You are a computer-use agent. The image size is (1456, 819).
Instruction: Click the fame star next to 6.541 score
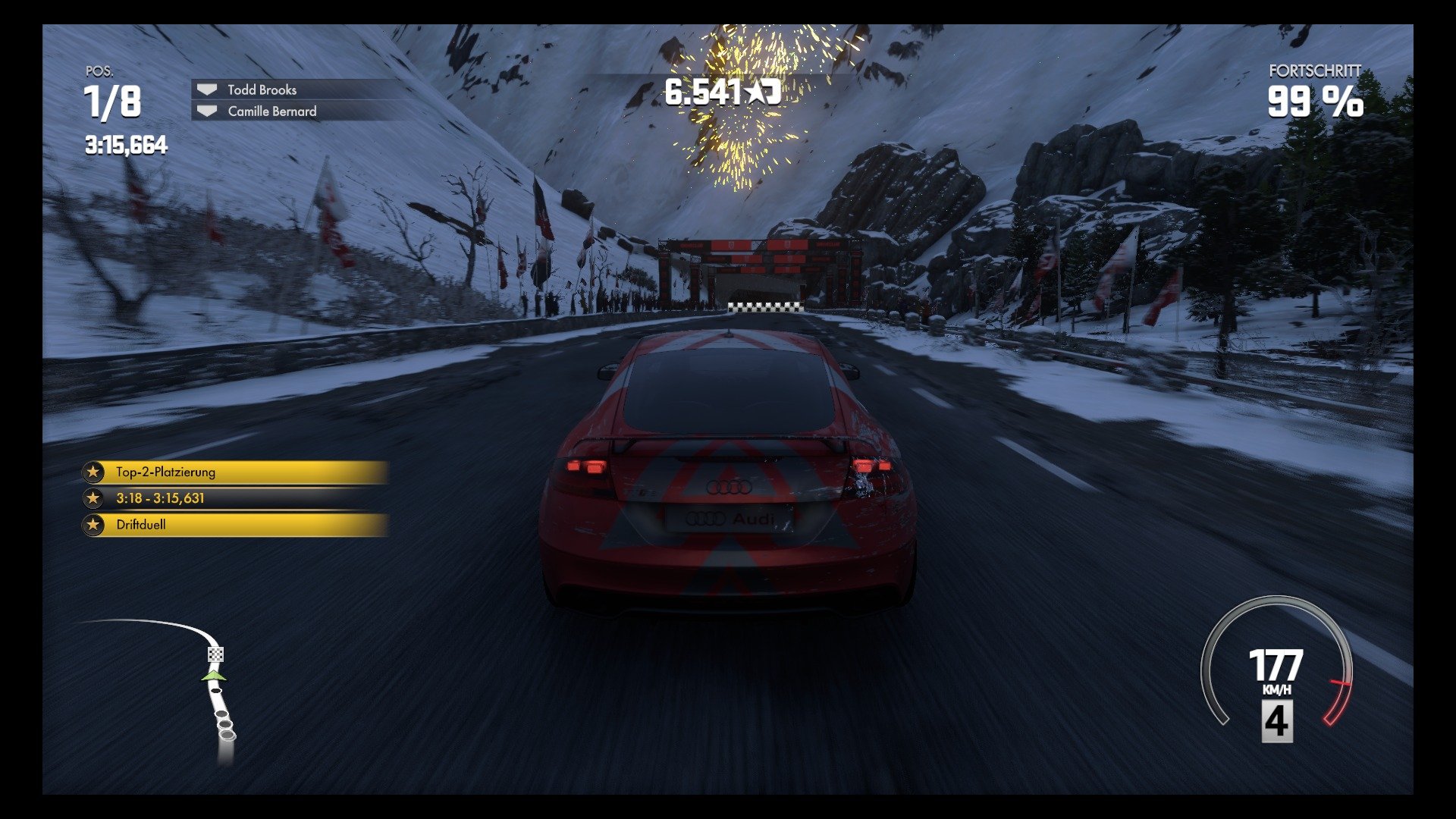756,92
